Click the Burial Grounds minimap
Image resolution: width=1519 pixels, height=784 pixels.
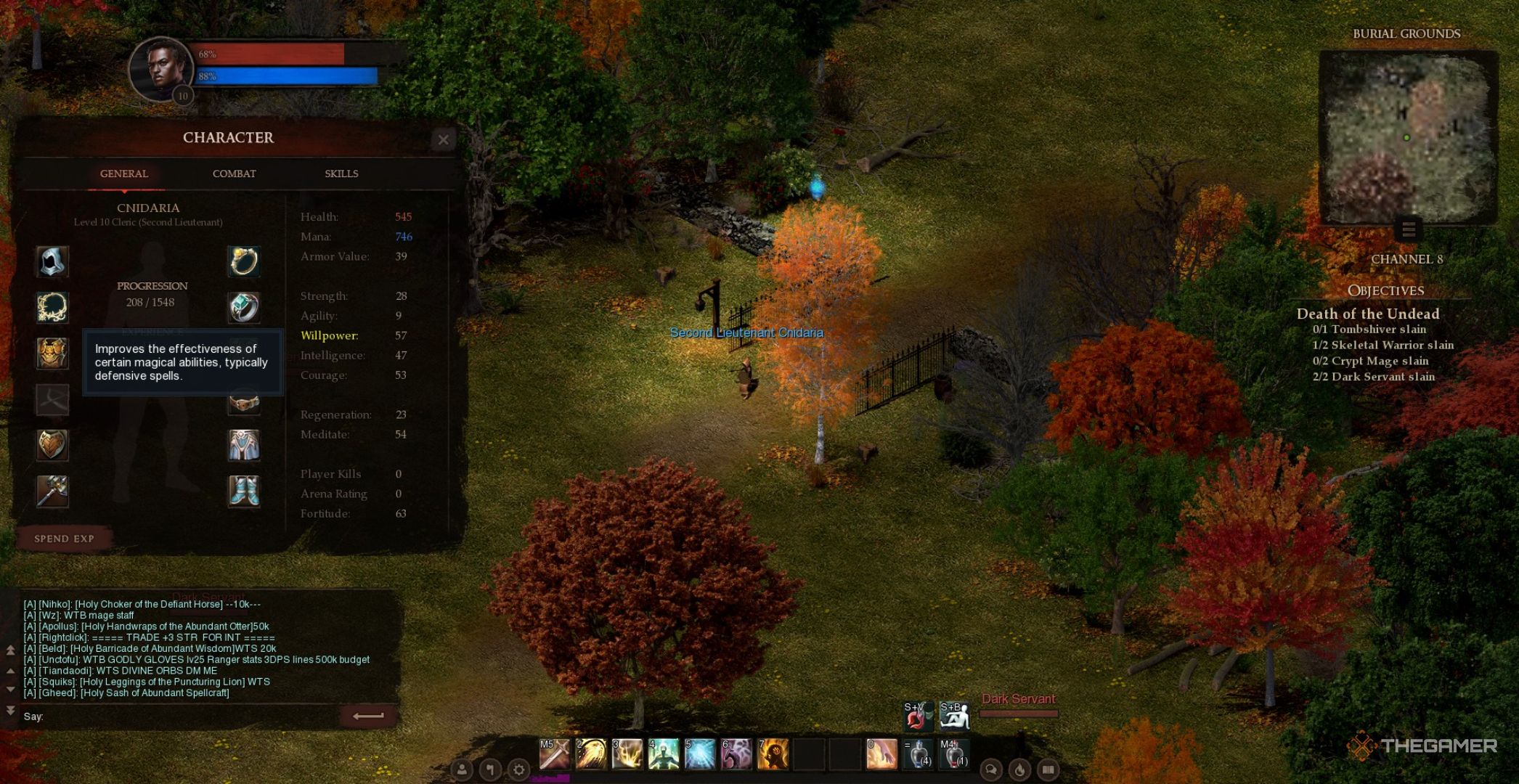(x=1407, y=138)
